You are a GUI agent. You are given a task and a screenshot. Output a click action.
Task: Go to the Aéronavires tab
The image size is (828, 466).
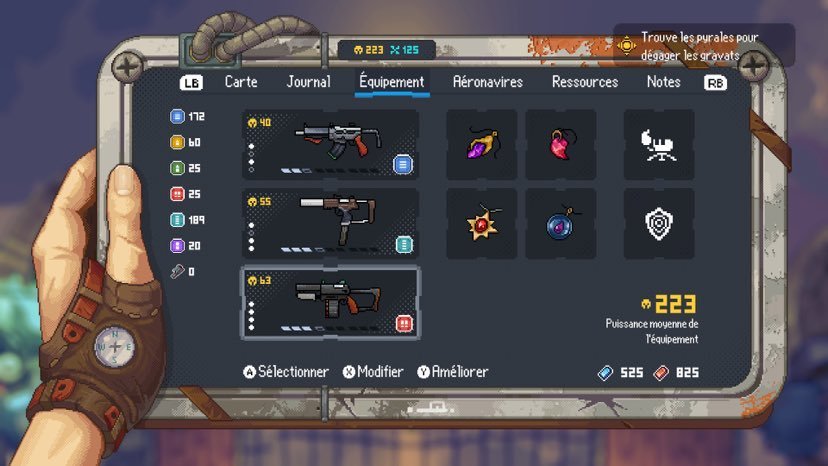tap(487, 82)
